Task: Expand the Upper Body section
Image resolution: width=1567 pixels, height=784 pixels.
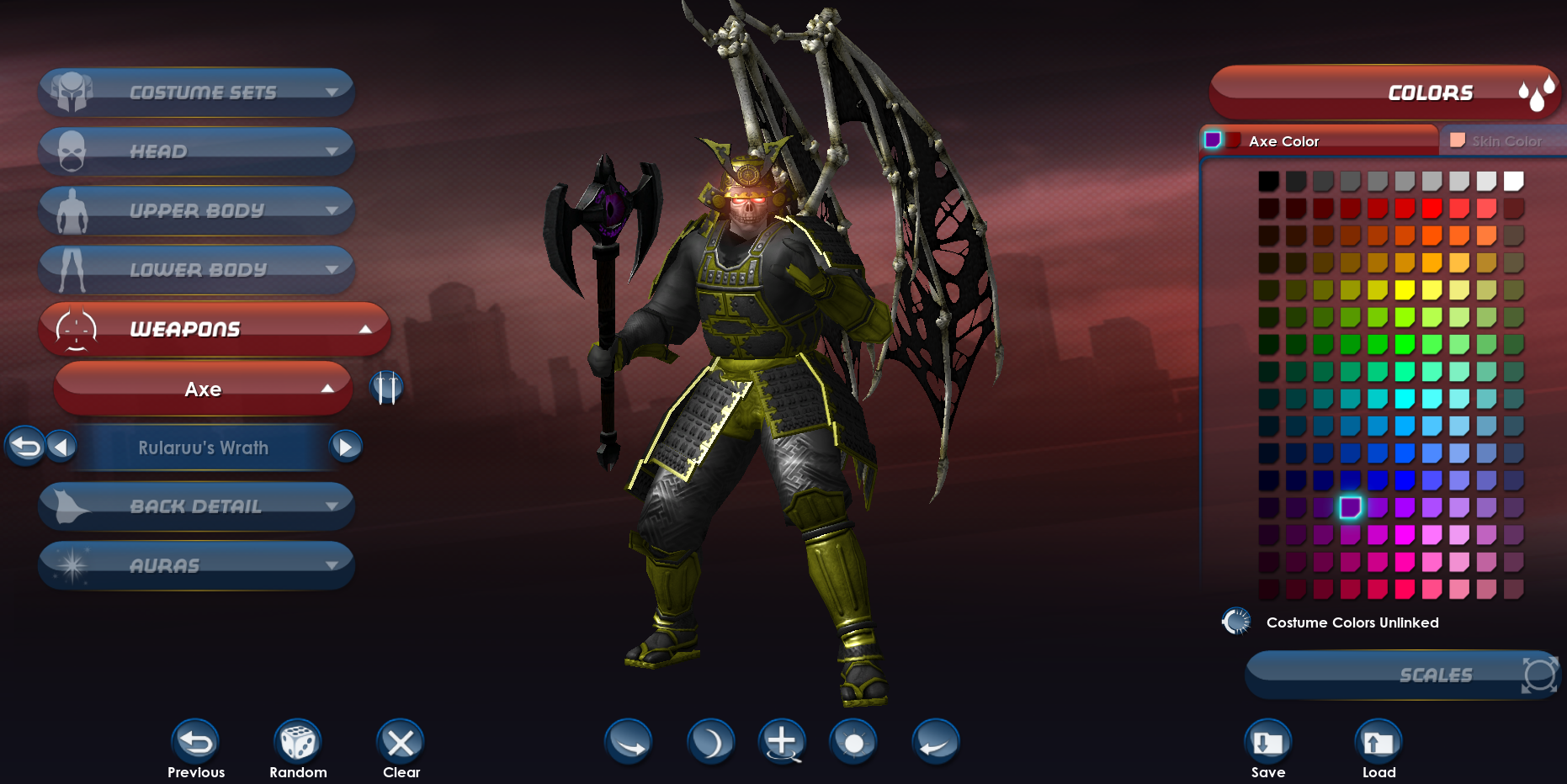Action: (196, 210)
